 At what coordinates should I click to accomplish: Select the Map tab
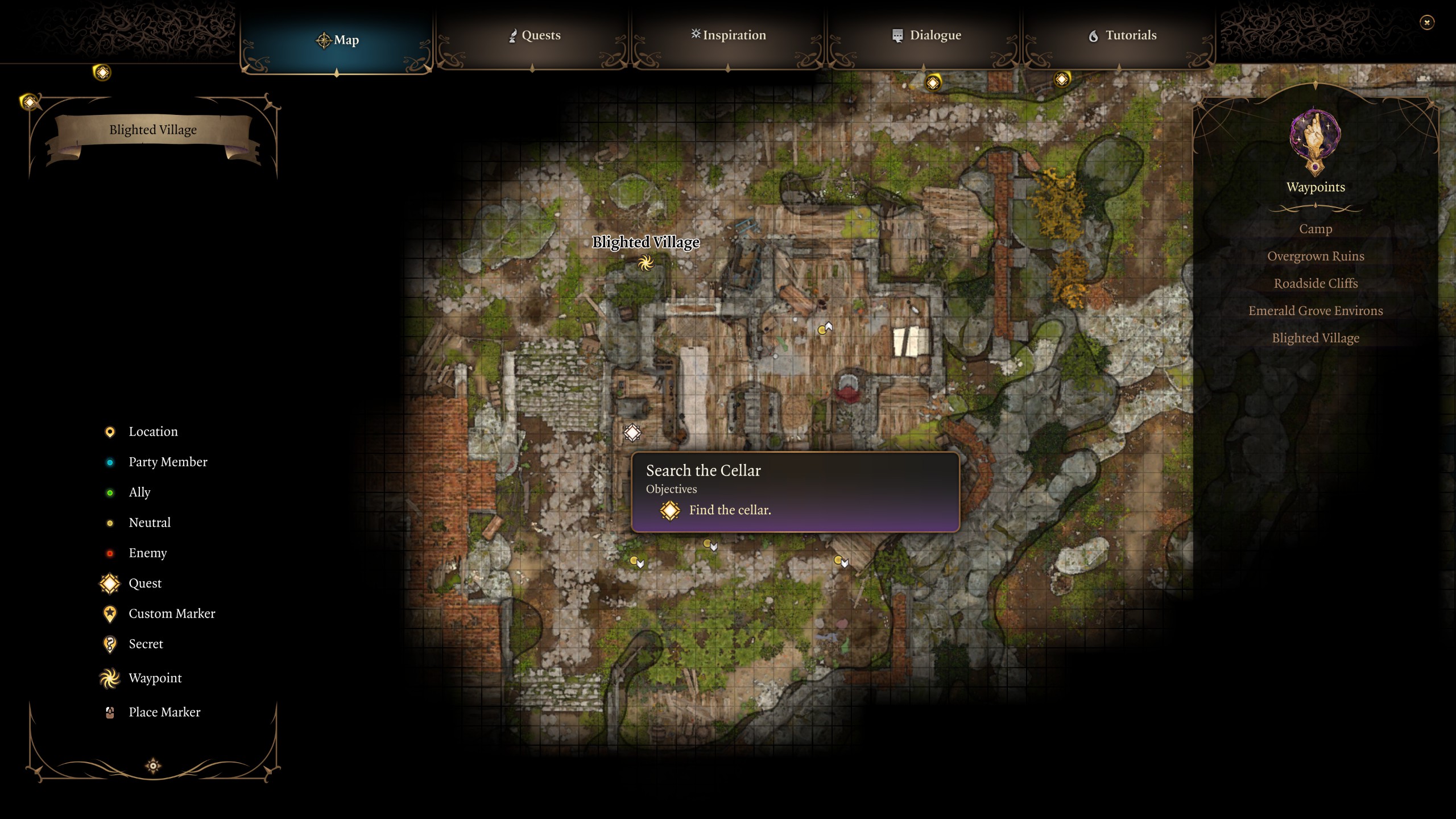click(x=337, y=40)
